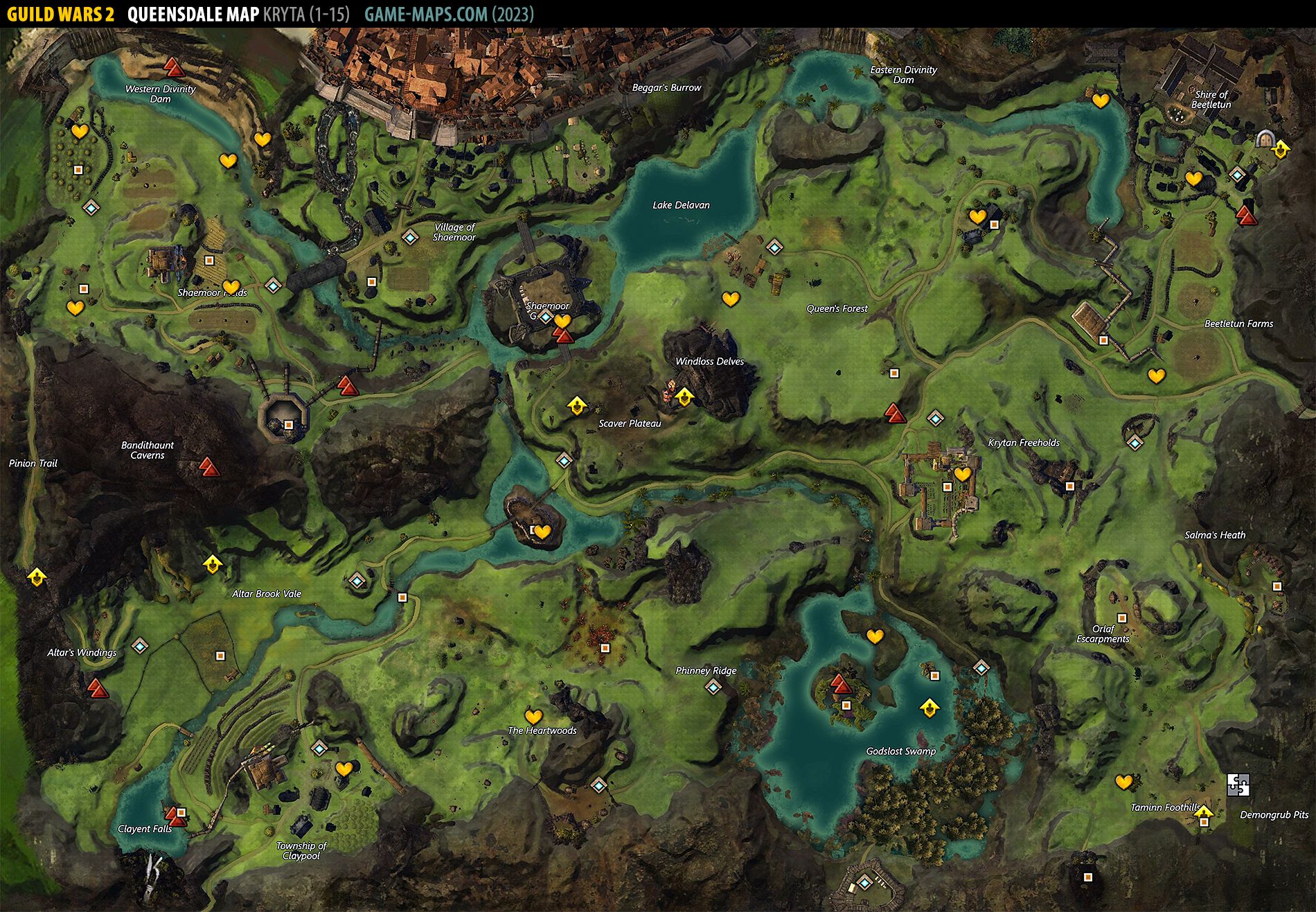Select the waypoint below Phinney Ridge label
The height and width of the screenshot is (912, 1316).
tap(713, 687)
